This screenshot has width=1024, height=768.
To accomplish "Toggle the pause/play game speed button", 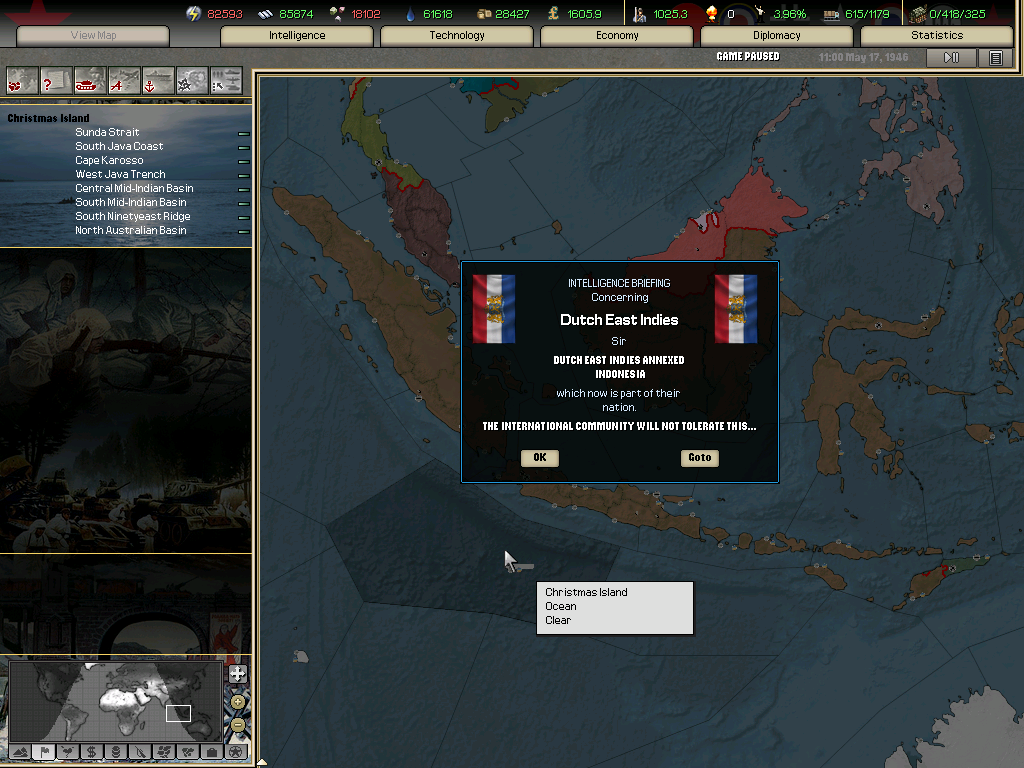I will [x=951, y=58].
